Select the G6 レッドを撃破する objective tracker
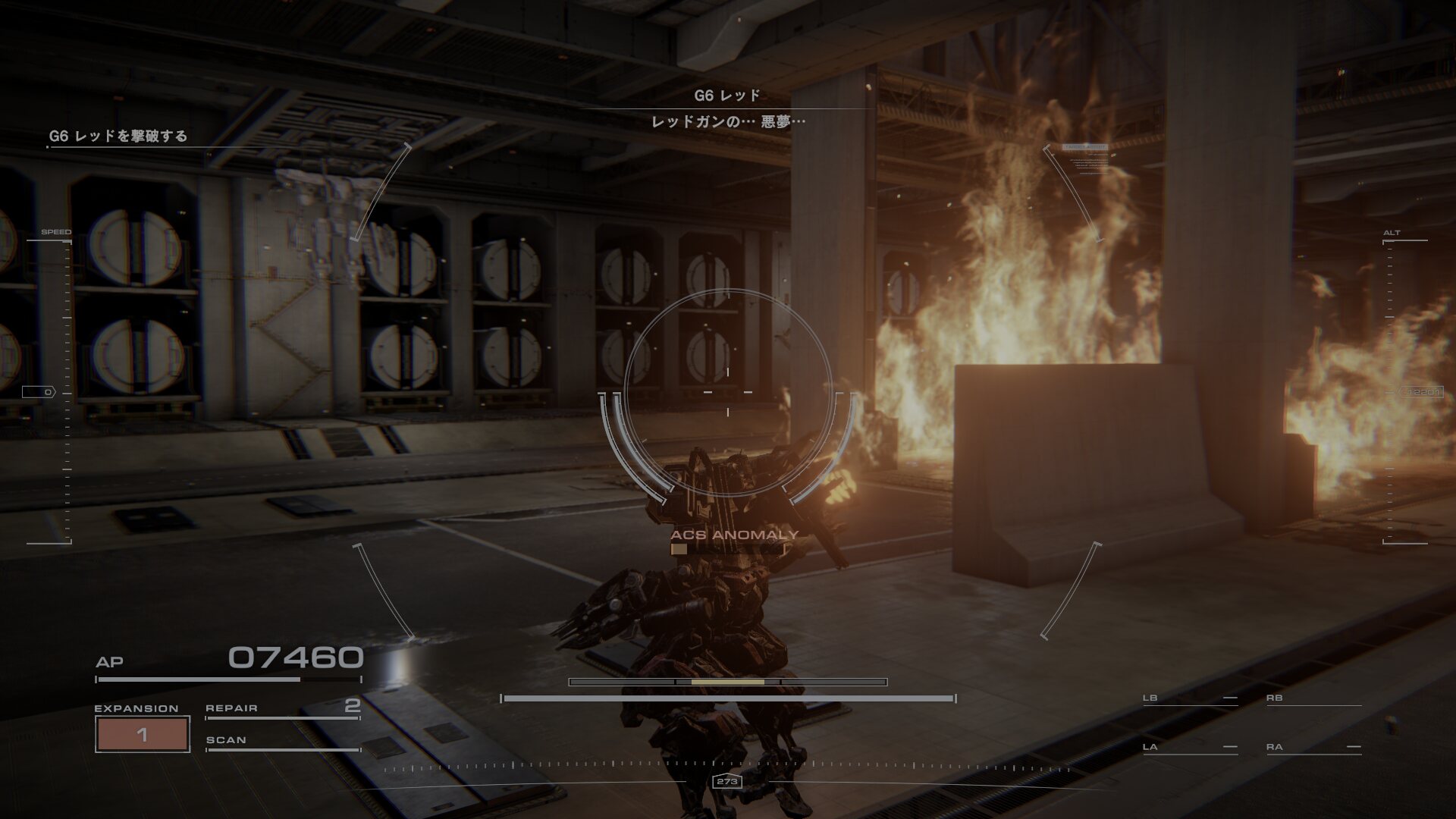 [118, 136]
